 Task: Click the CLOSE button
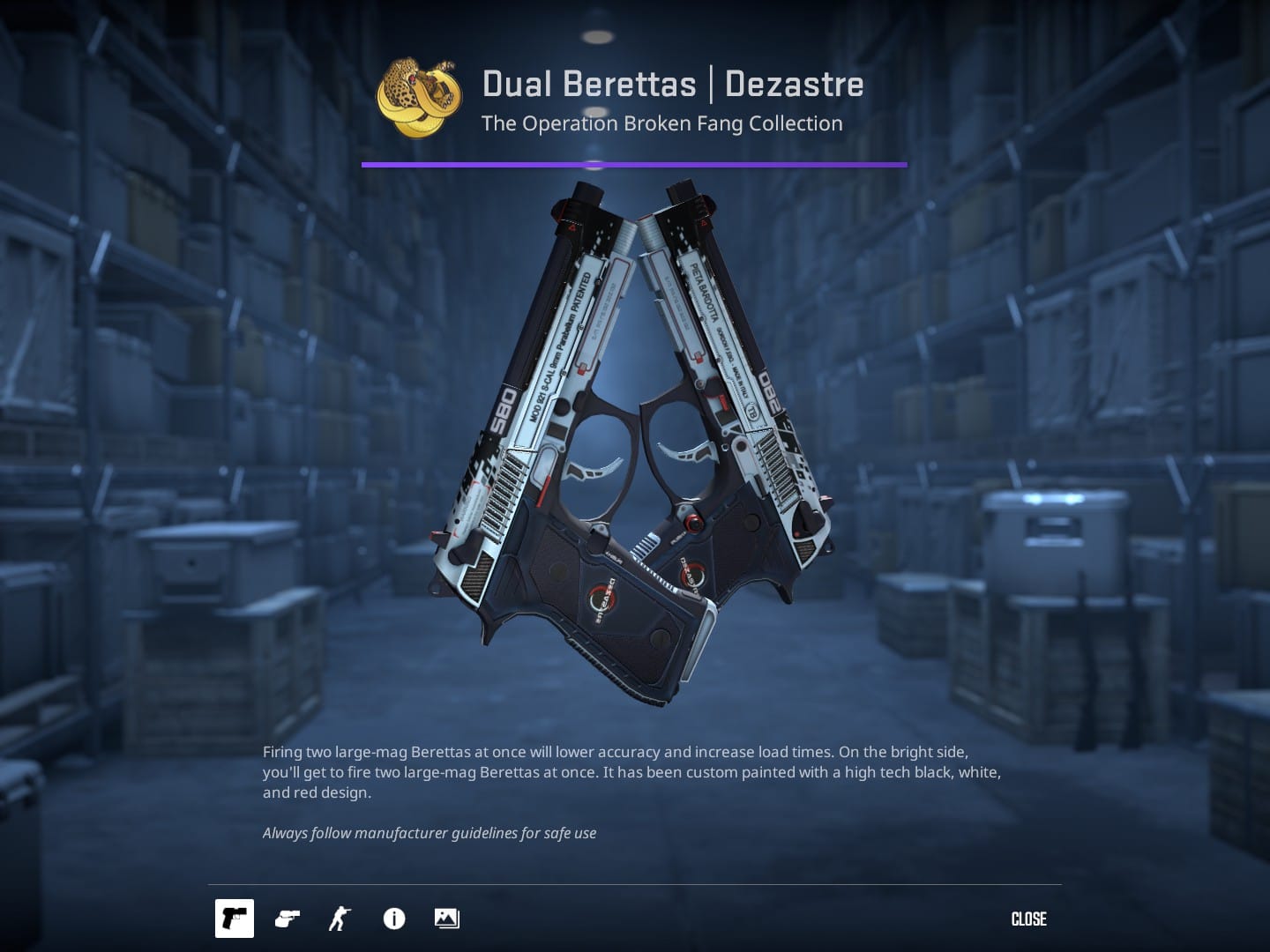[x=1027, y=919]
